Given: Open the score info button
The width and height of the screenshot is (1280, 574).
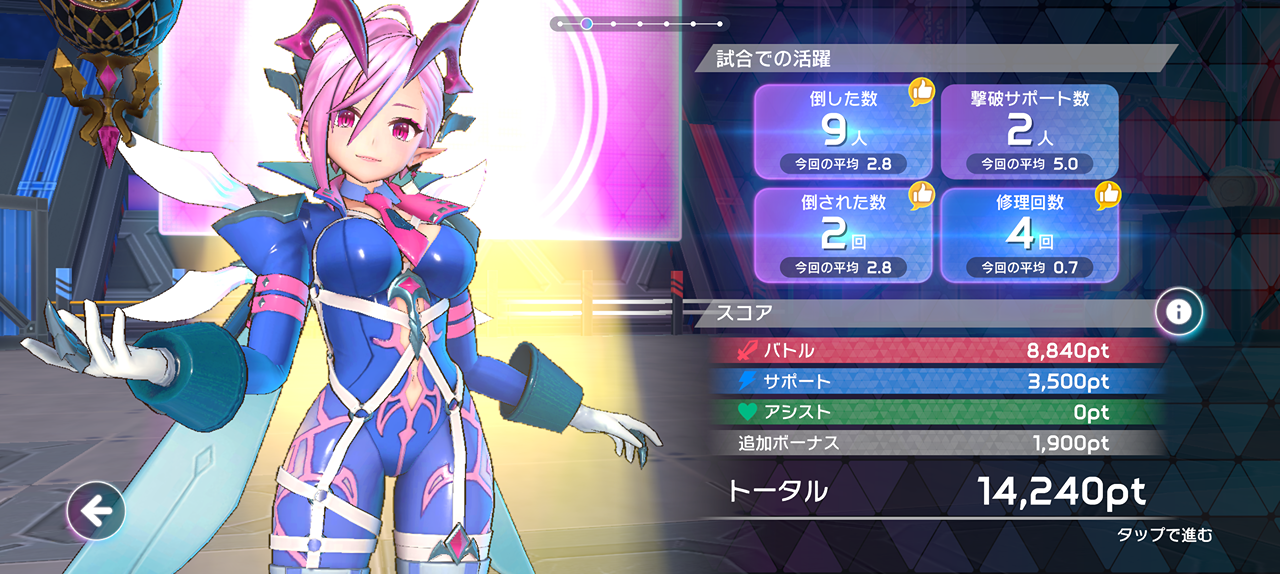Looking at the screenshot, I should click(1179, 313).
